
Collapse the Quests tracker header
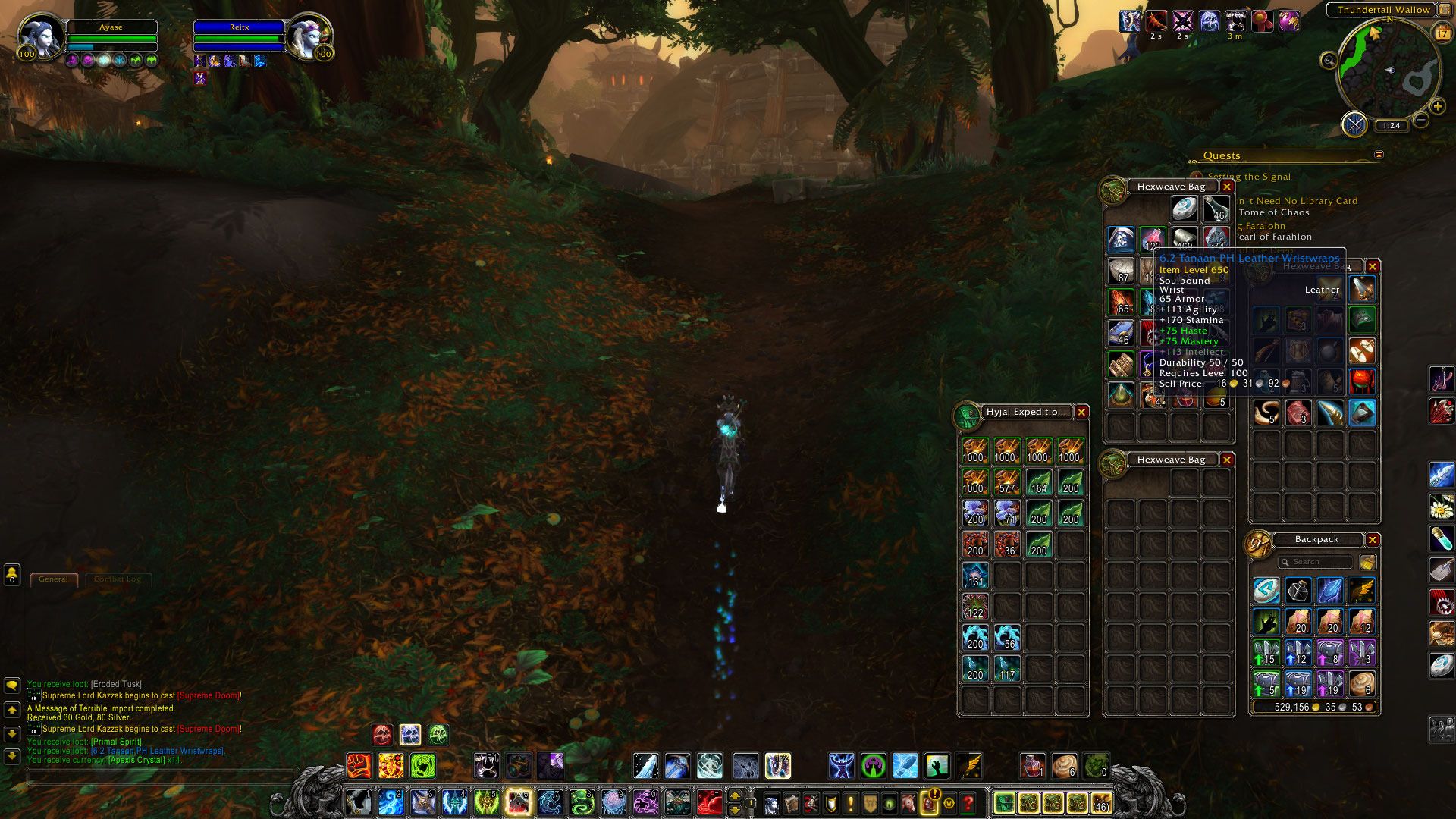point(1379,155)
